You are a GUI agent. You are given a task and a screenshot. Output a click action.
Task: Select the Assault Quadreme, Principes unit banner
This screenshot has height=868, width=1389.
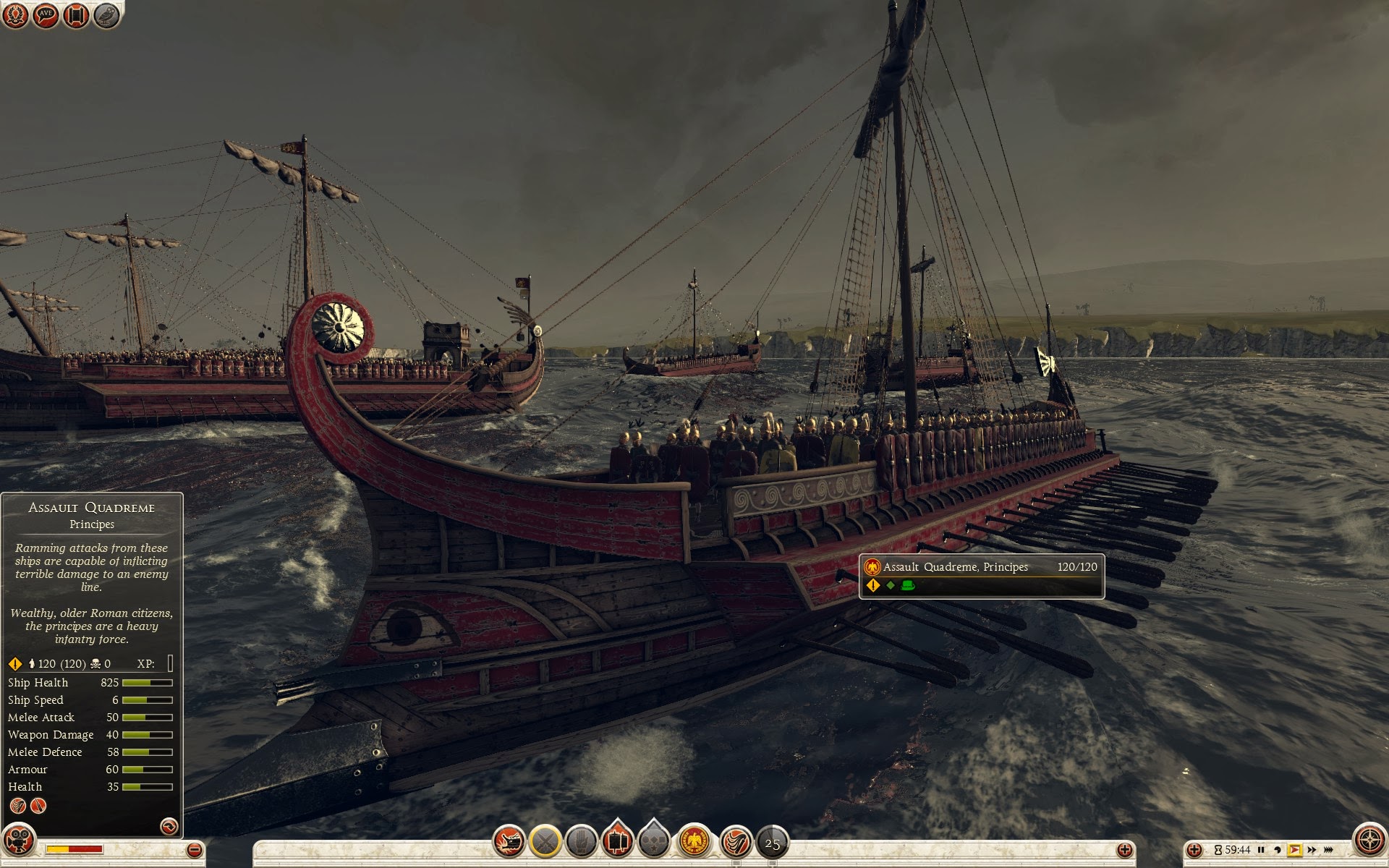coord(981,576)
